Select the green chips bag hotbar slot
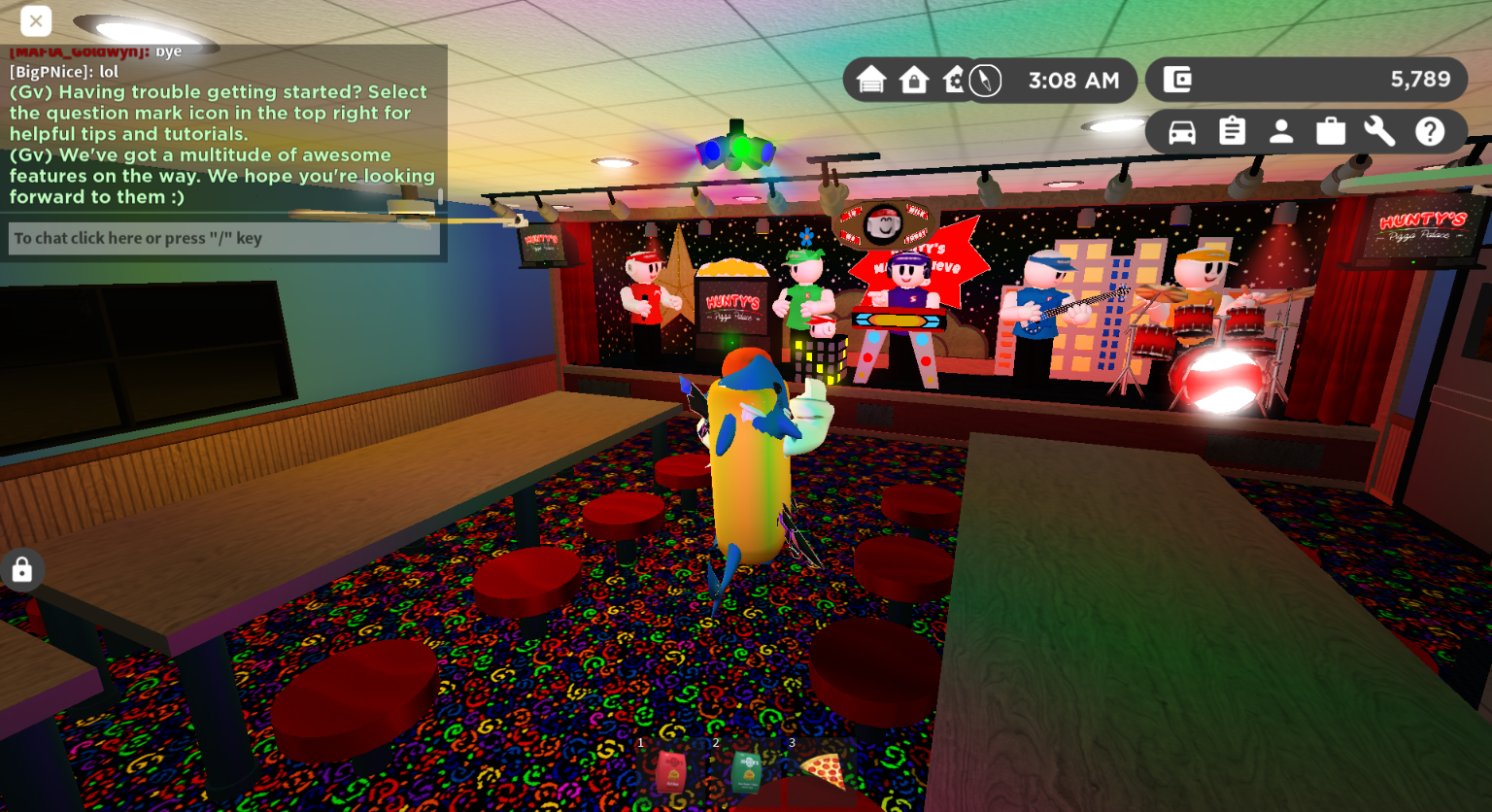Image resolution: width=1492 pixels, height=812 pixels. point(746,773)
